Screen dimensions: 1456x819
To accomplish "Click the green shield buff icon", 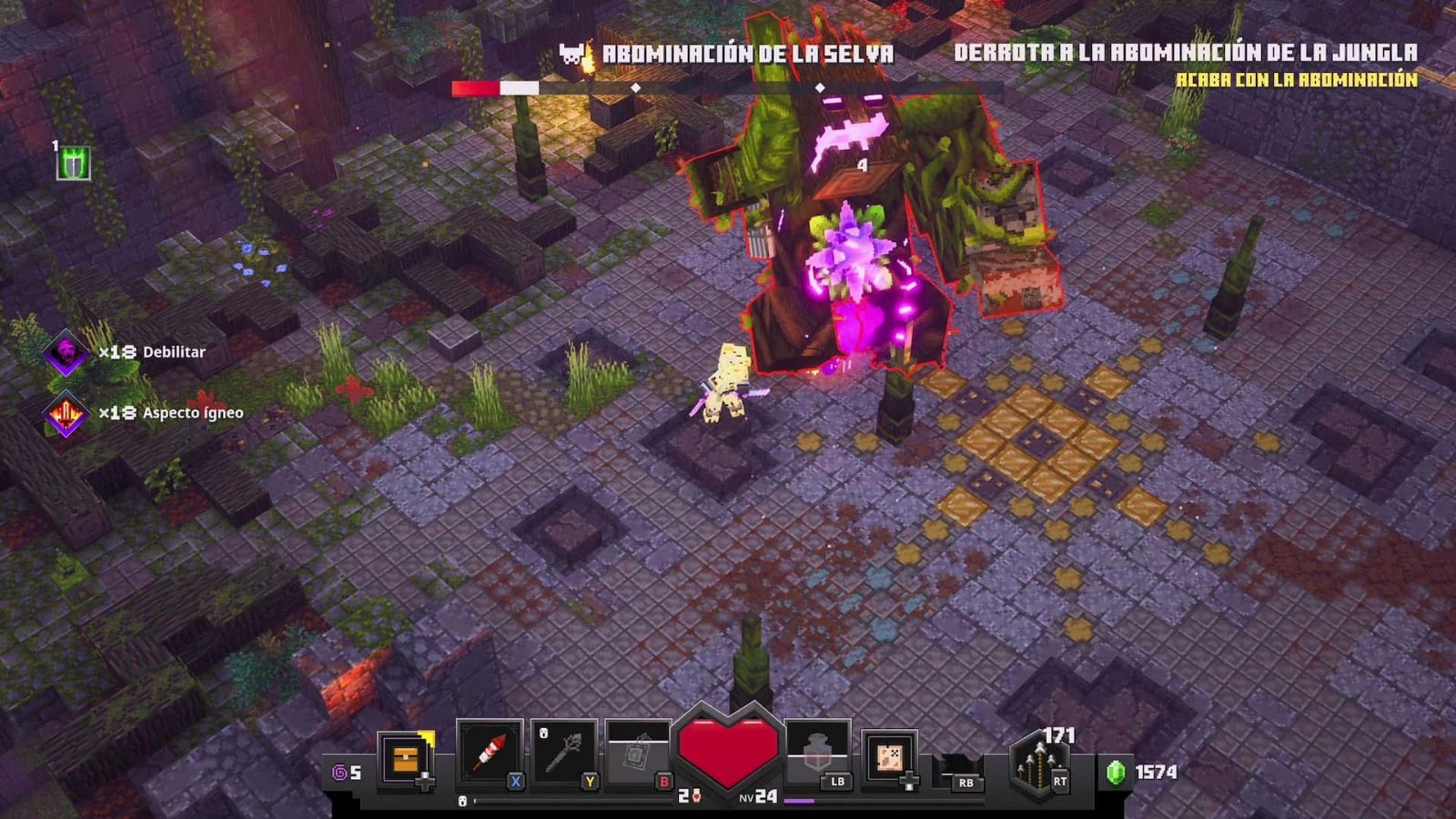I will 73,164.
